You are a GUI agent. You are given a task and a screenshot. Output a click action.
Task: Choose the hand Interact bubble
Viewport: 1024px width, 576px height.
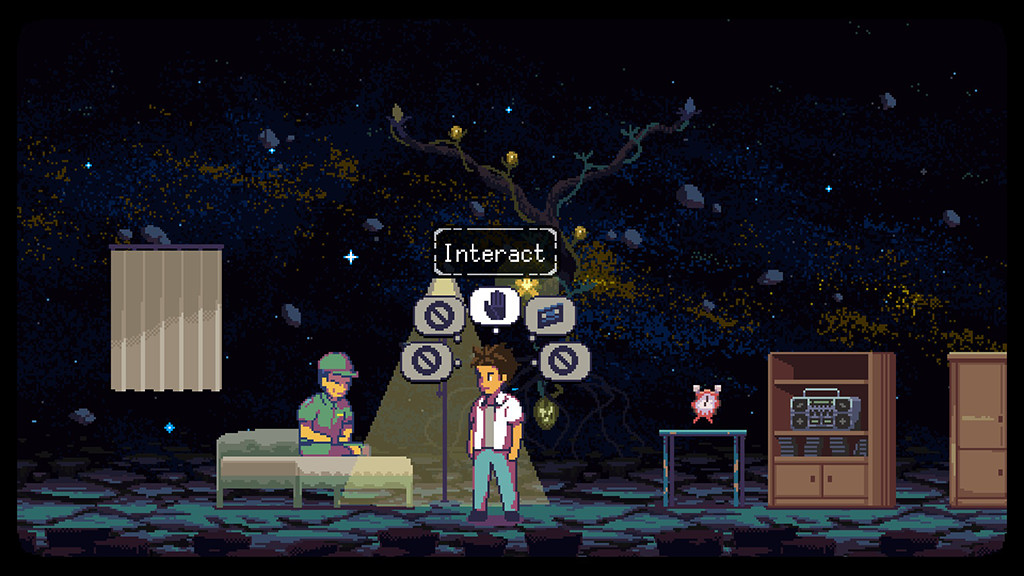[494, 306]
